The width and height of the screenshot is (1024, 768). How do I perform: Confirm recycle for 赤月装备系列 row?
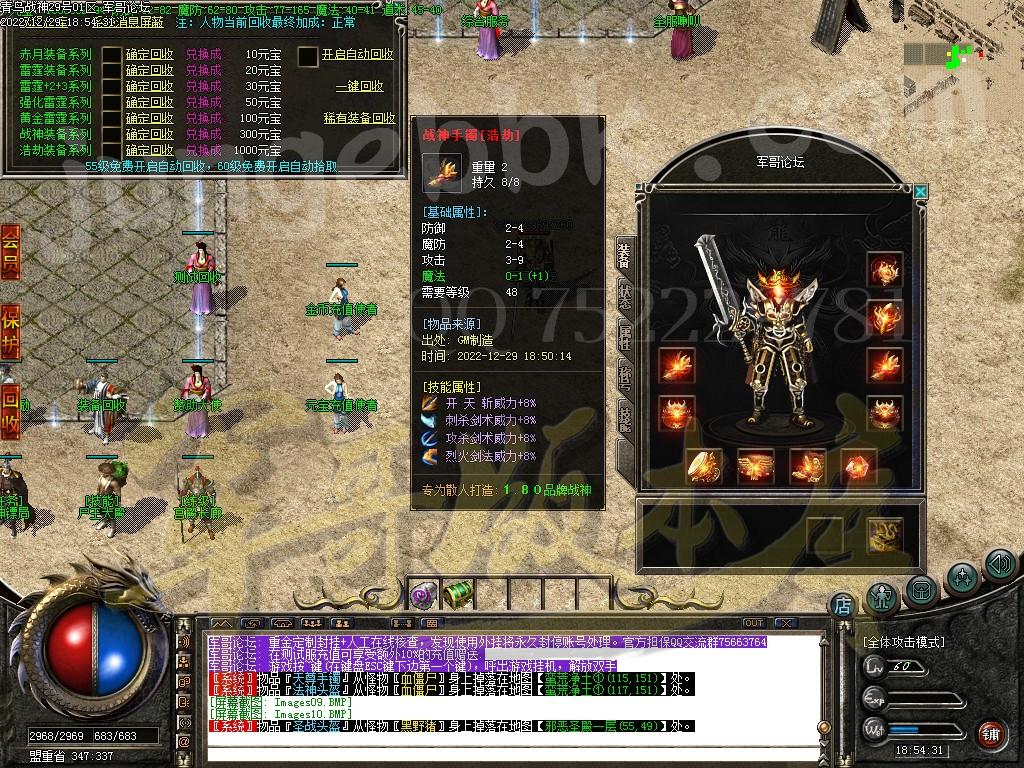click(149, 54)
